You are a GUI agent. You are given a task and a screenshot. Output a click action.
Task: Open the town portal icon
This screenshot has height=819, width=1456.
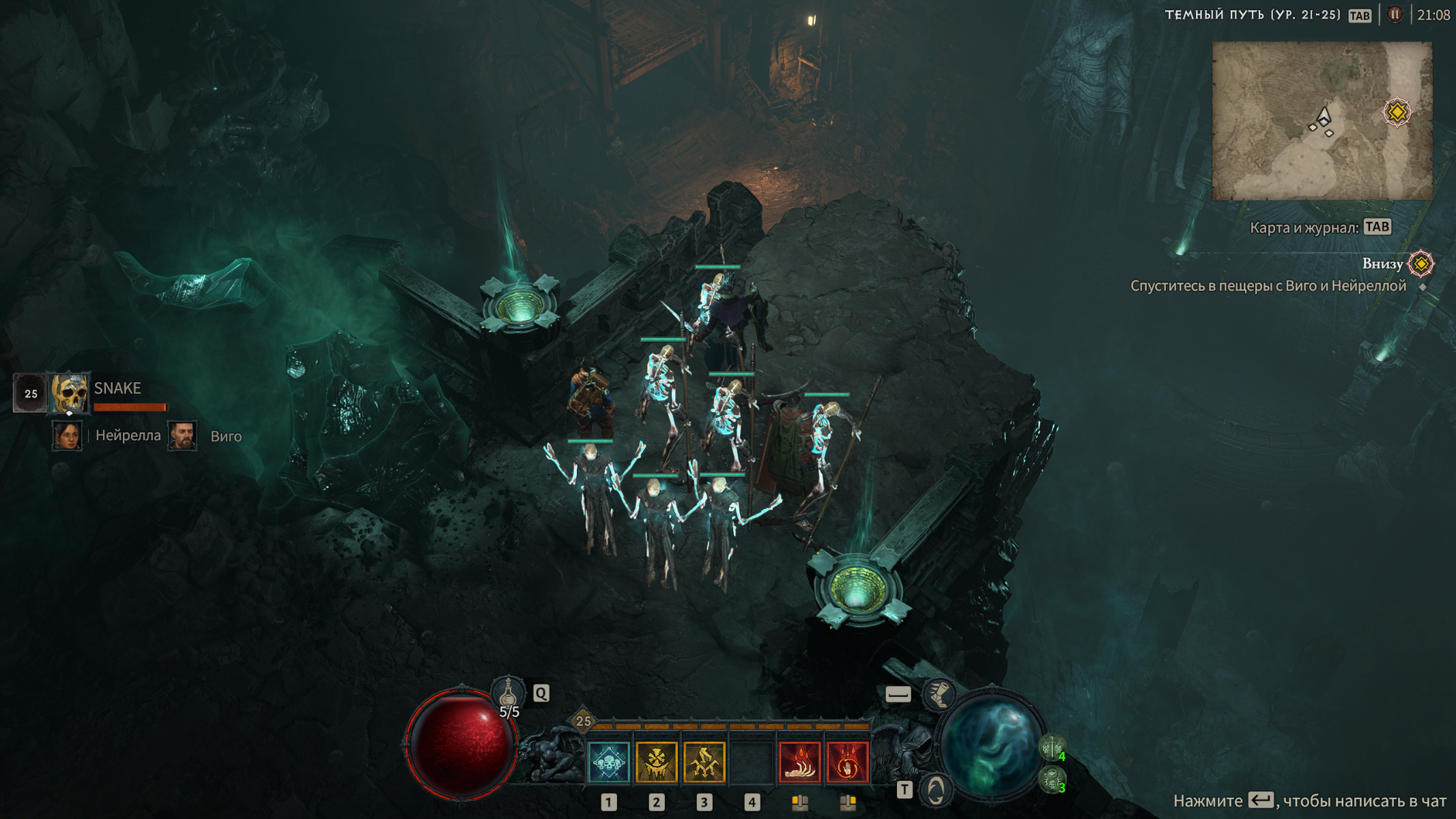pyautogui.click(x=935, y=790)
